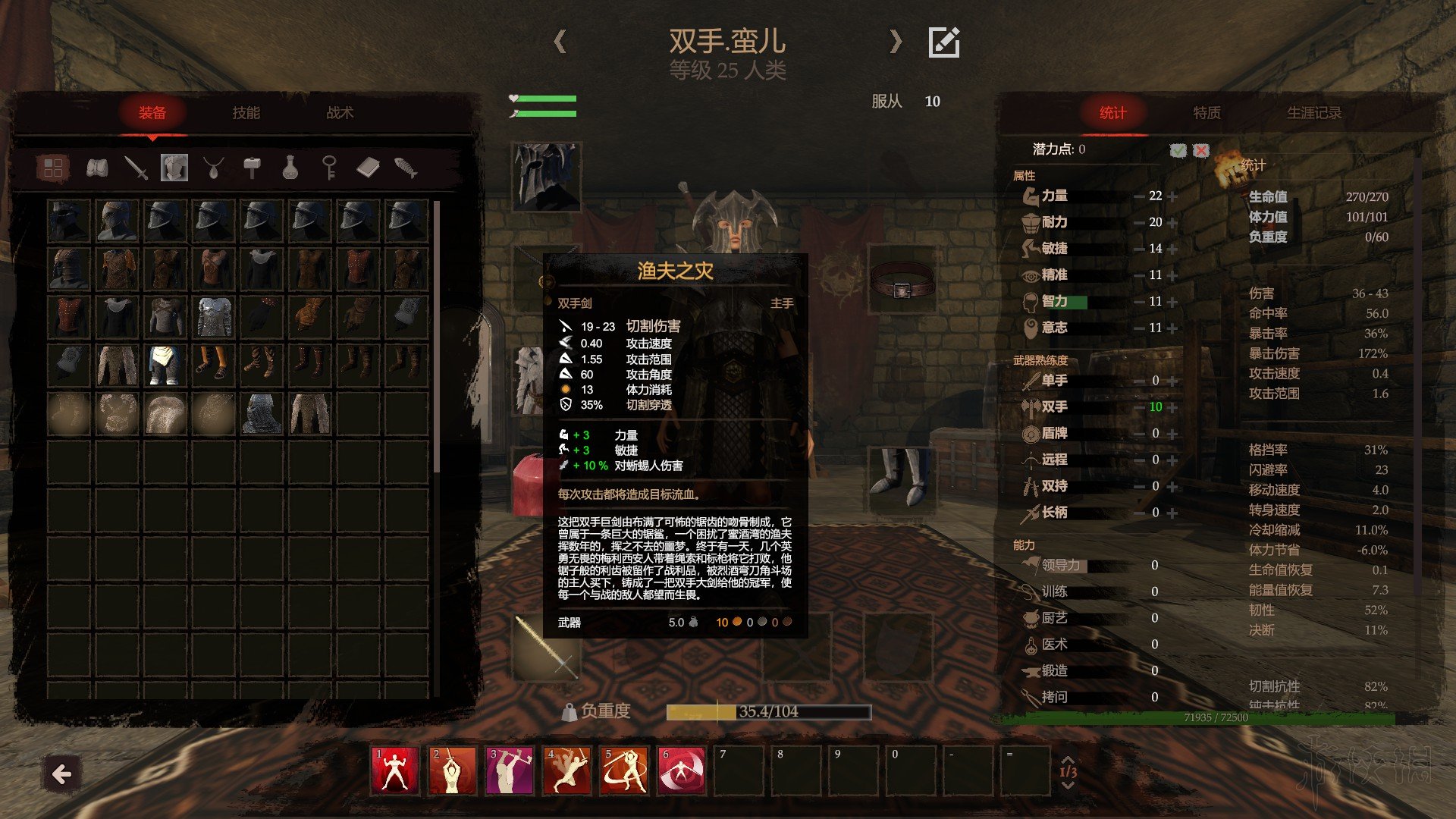Click the rename character edit icon
This screenshot has height=819, width=1456.
pyautogui.click(x=944, y=42)
